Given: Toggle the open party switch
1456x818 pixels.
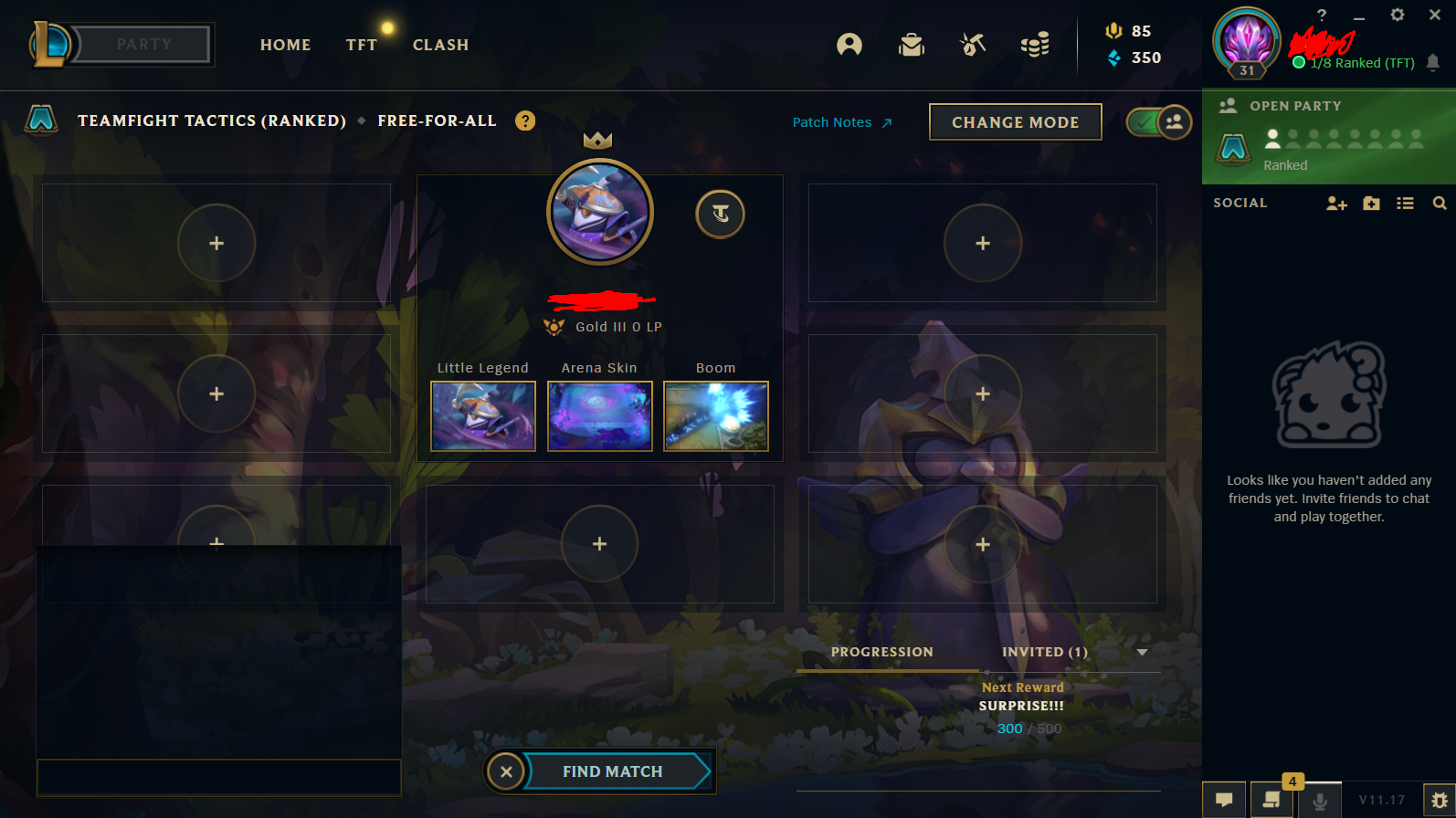Looking at the screenshot, I should (x=1158, y=121).
